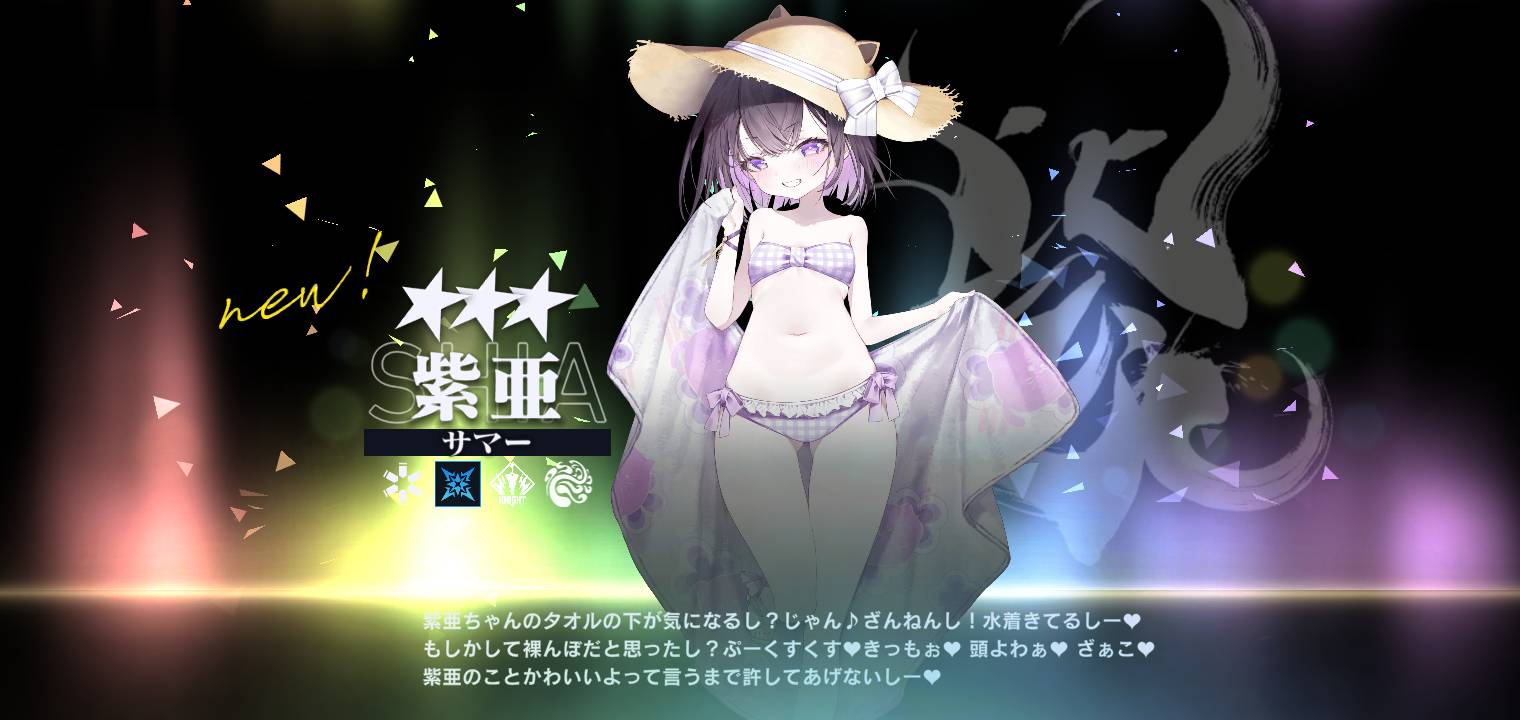Image resolution: width=1520 pixels, height=720 pixels.
Task: Click the six-bullet cylinder icon
Action: click(x=404, y=484)
